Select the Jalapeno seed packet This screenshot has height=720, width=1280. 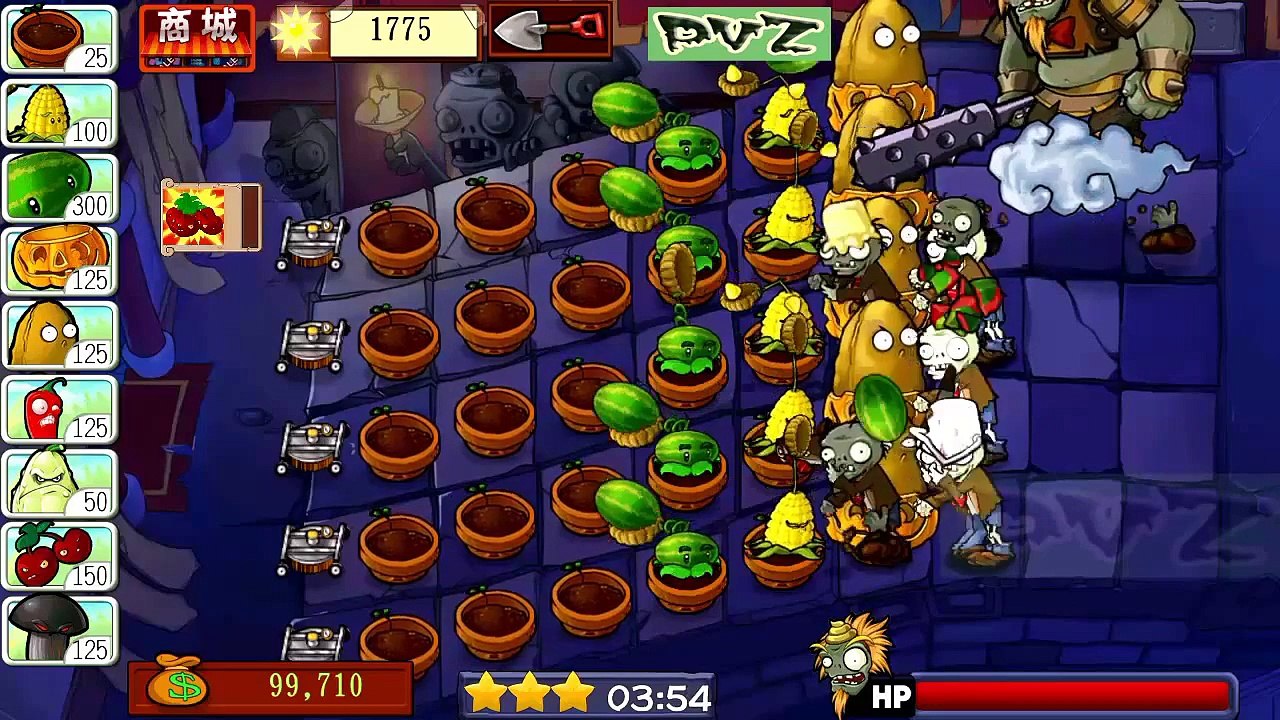tap(60, 409)
